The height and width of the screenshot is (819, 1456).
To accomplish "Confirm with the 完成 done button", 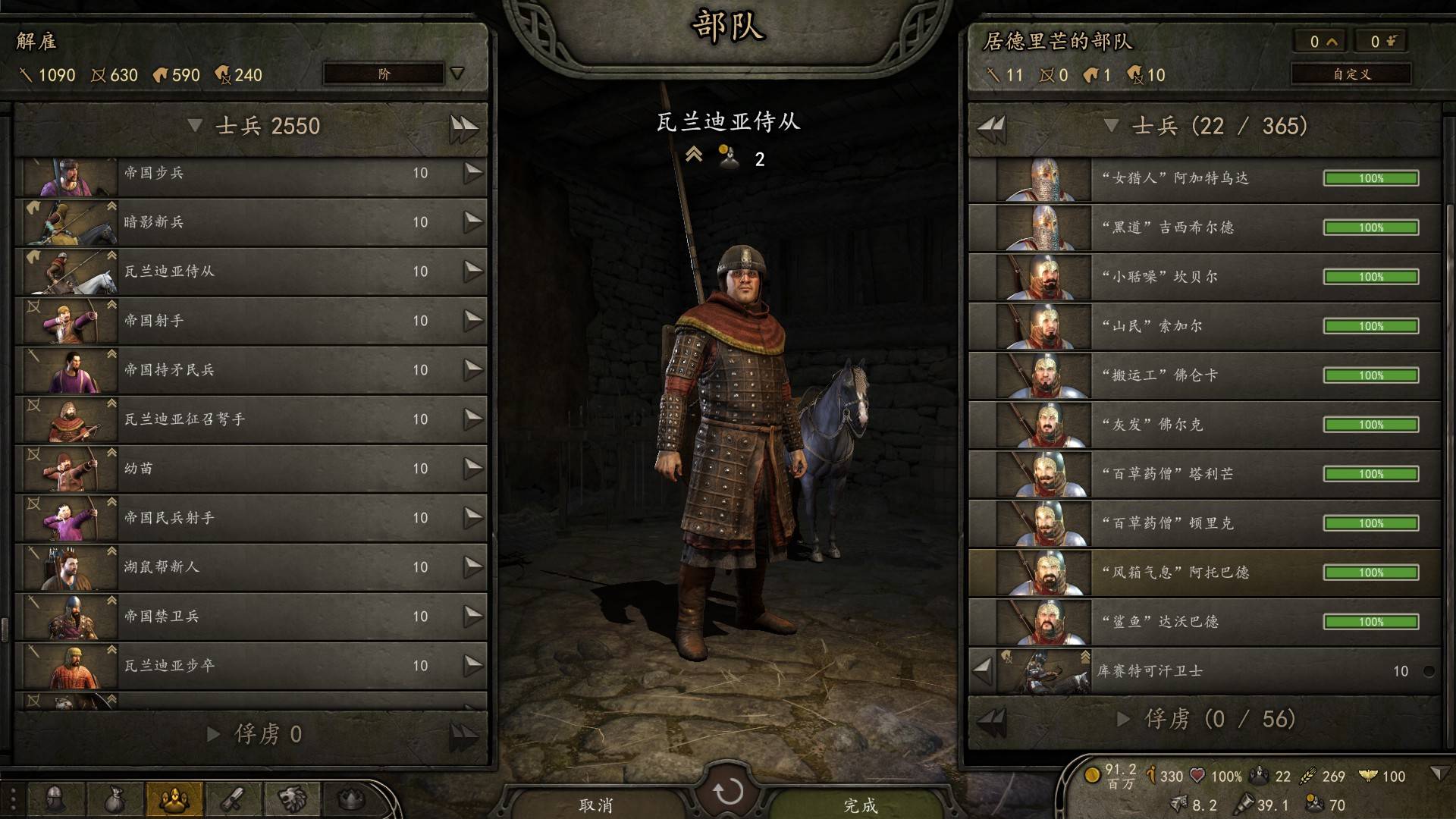I will pyautogui.click(x=860, y=805).
